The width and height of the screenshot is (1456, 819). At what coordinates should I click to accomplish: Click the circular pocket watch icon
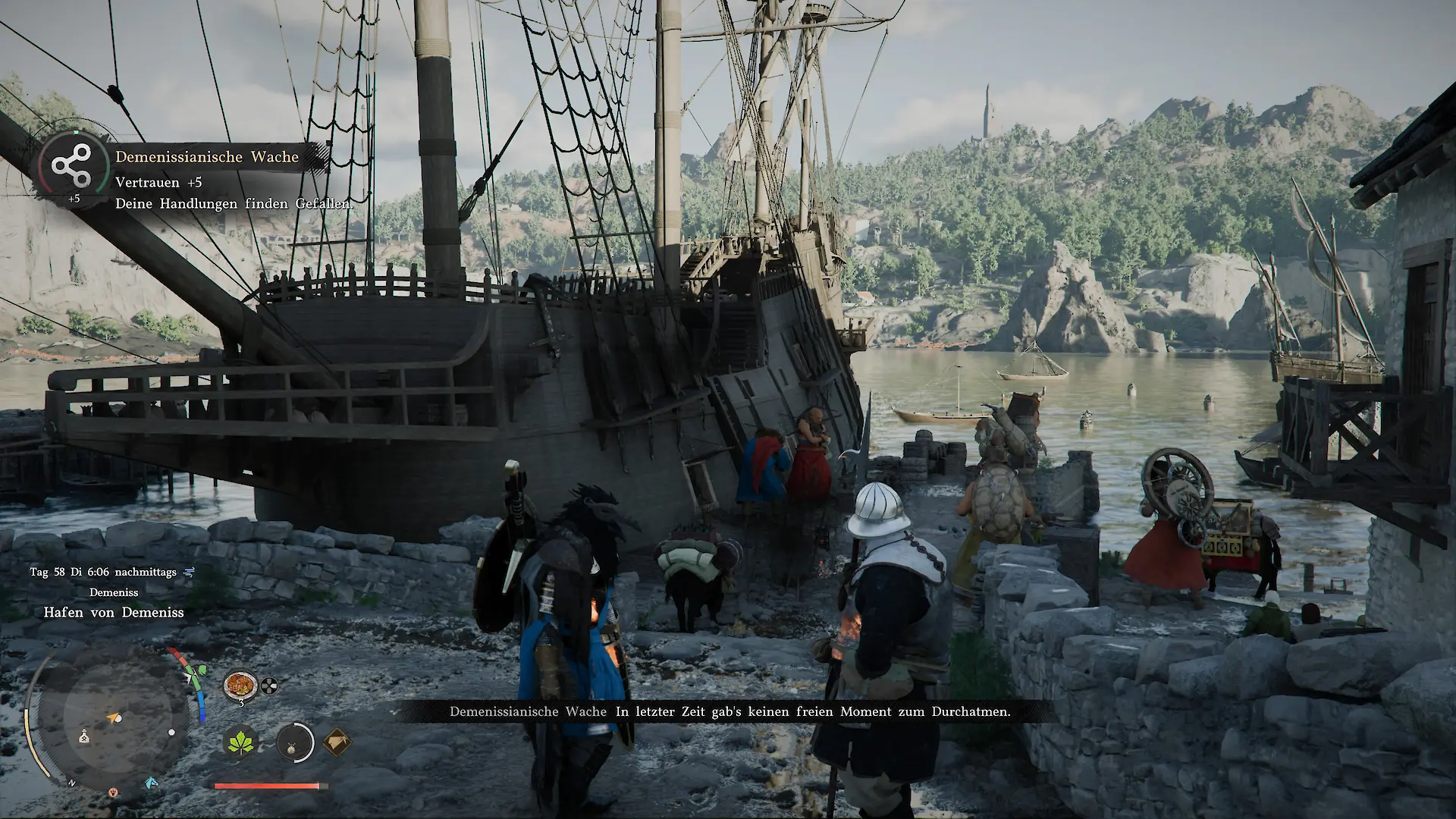[294, 742]
